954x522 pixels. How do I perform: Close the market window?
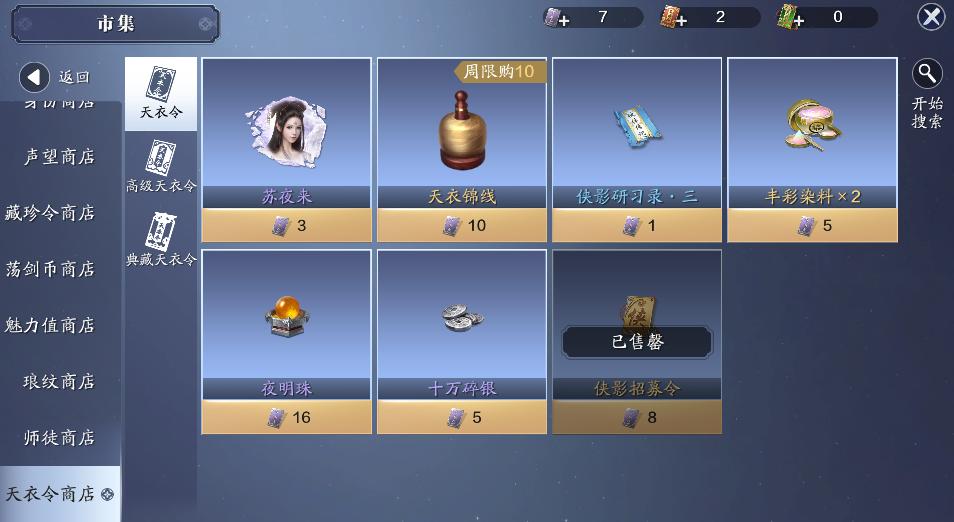931,17
